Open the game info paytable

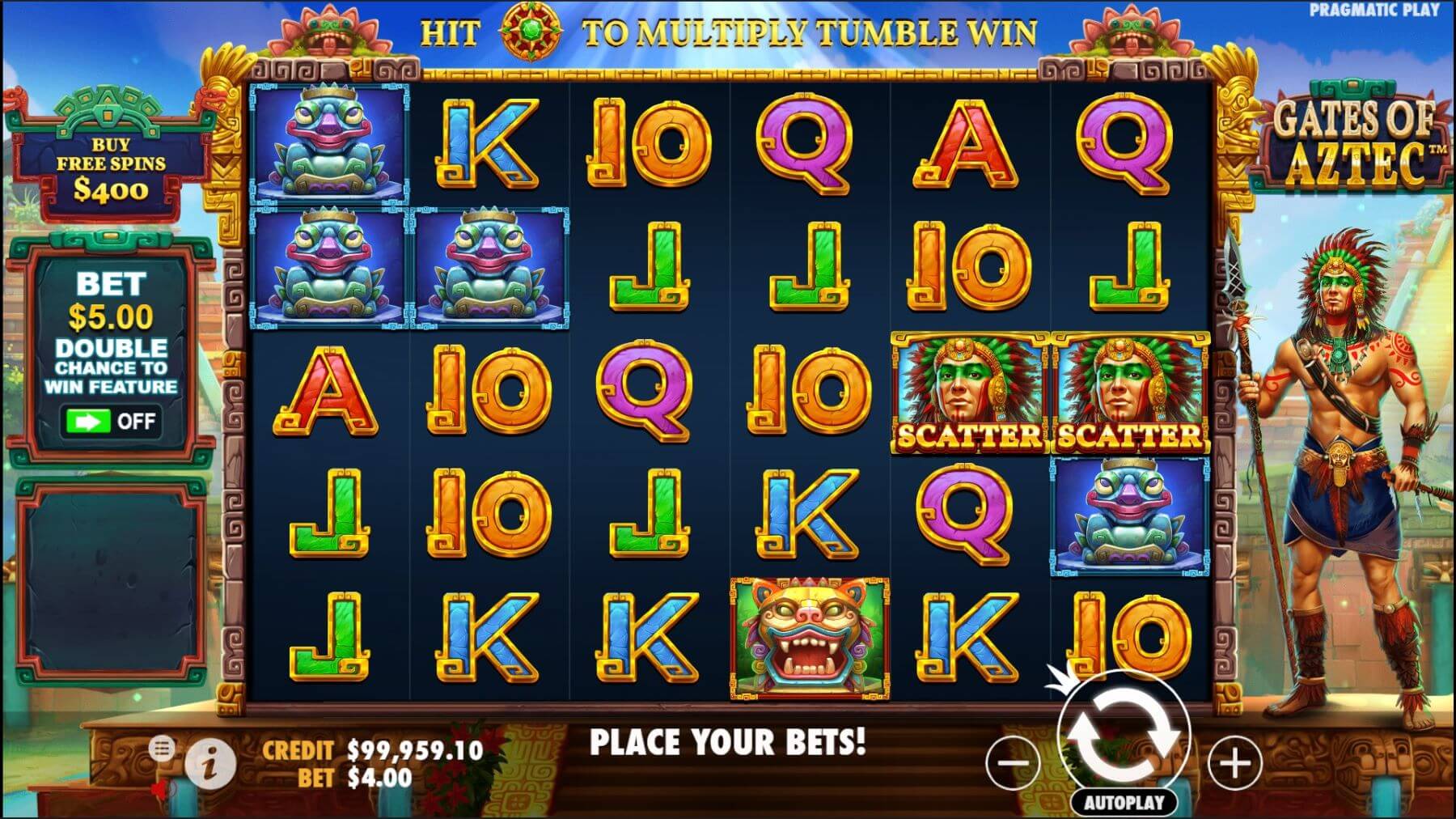210,763
